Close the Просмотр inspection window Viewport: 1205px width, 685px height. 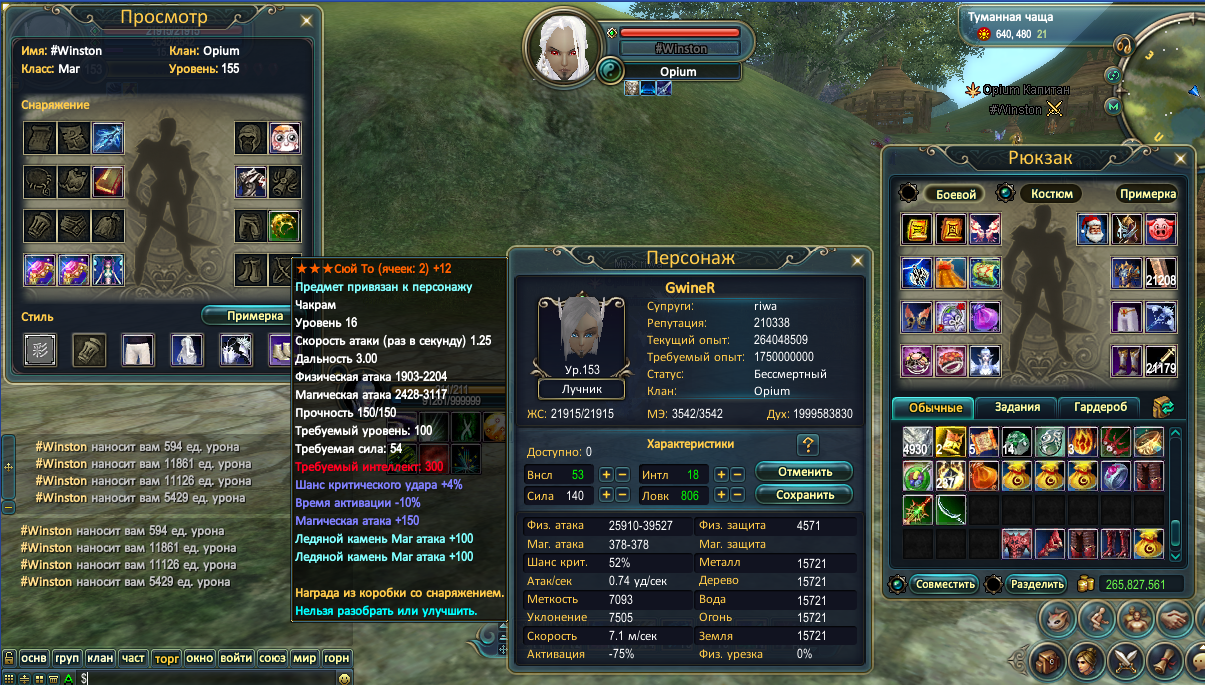tap(306, 20)
